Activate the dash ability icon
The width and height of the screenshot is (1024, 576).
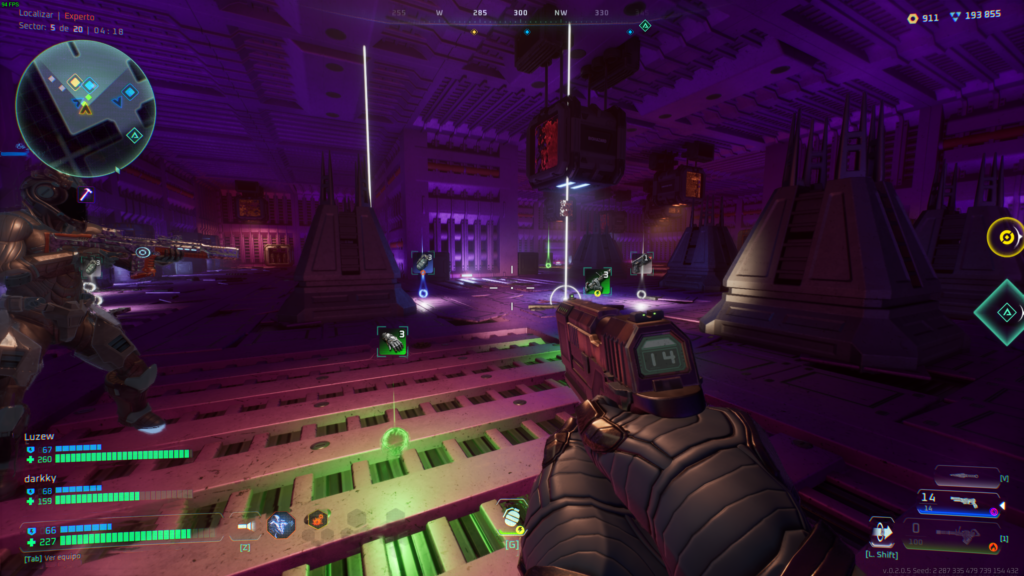tap(881, 531)
